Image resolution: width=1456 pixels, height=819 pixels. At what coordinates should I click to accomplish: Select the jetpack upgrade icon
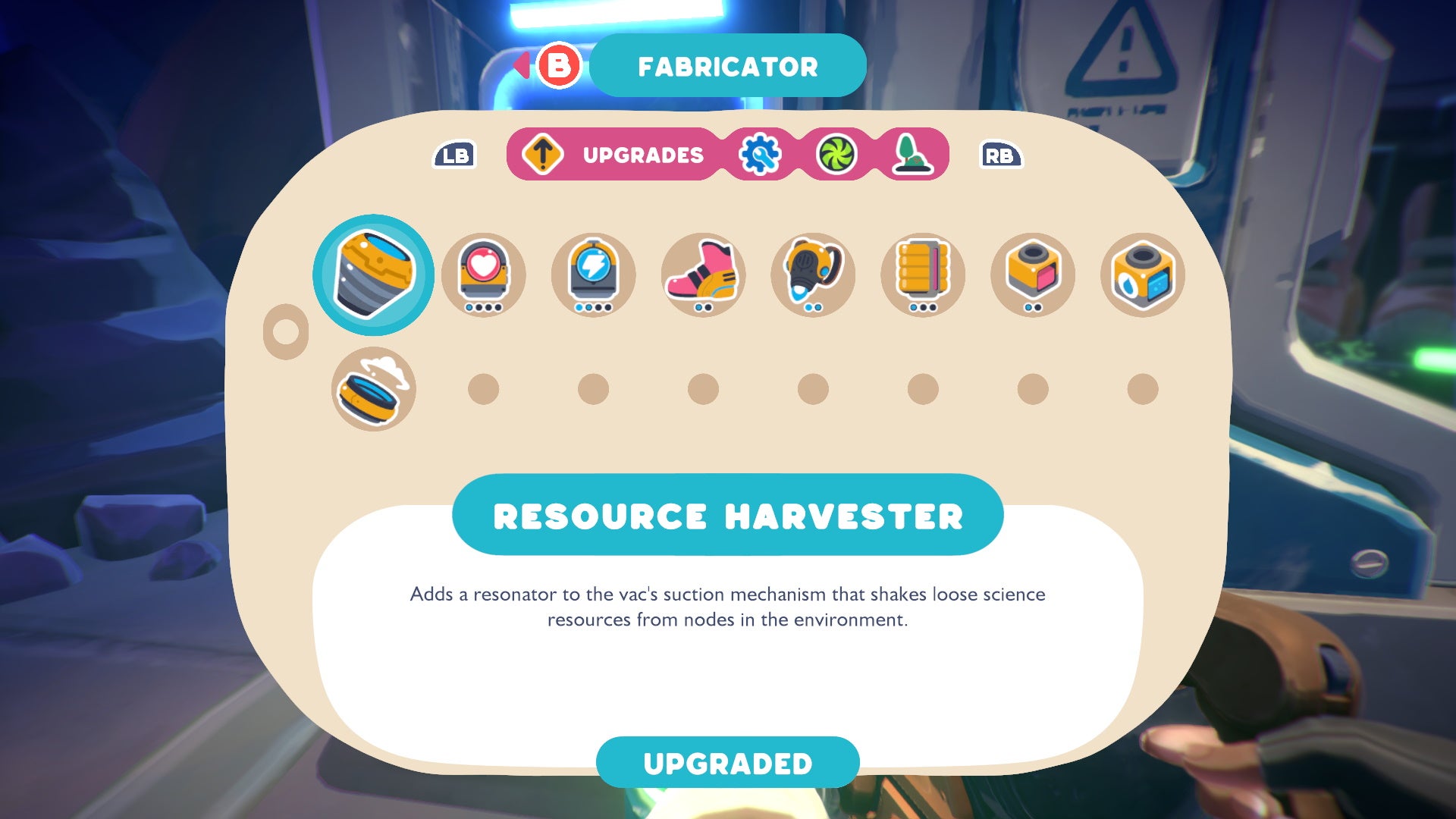point(812,275)
